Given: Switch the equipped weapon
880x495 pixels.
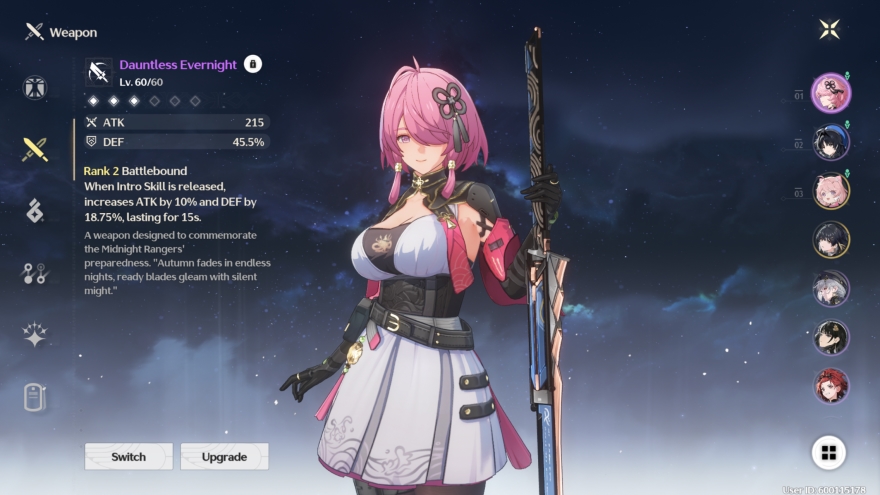Looking at the screenshot, I should 128,456.
